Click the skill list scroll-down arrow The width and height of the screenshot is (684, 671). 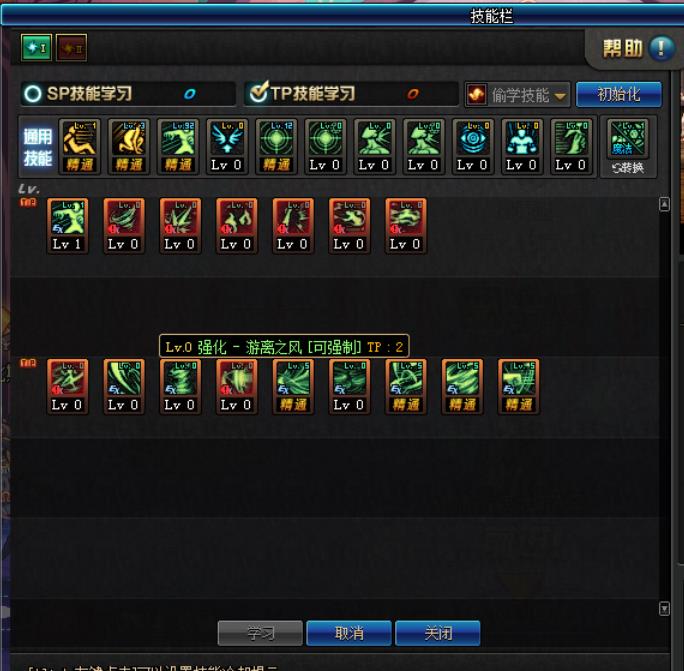coord(665,608)
